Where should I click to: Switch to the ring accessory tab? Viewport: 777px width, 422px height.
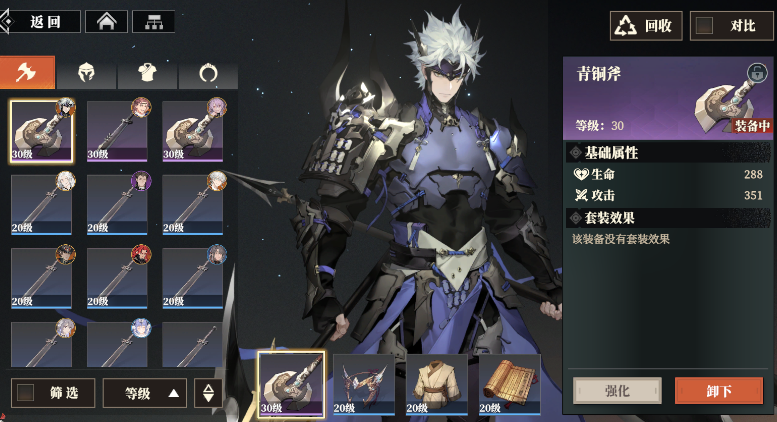click(x=208, y=73)
